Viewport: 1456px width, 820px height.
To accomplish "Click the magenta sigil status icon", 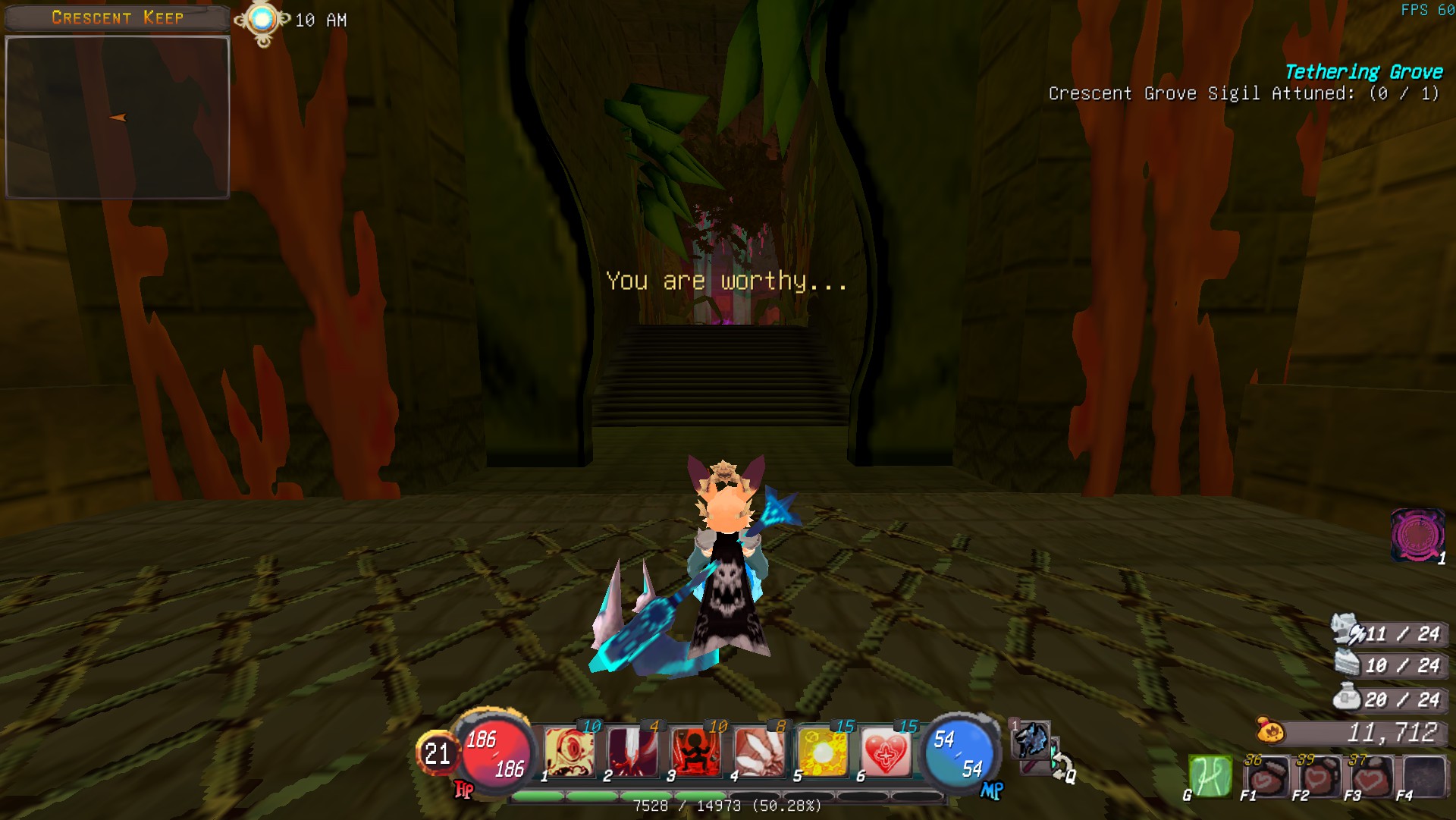I will click(1417, 535).
